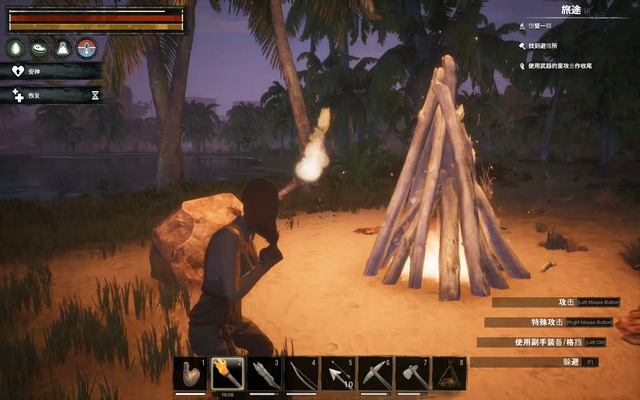
Task: Select the arrows stack of 10
Action: tap(338, 374)
